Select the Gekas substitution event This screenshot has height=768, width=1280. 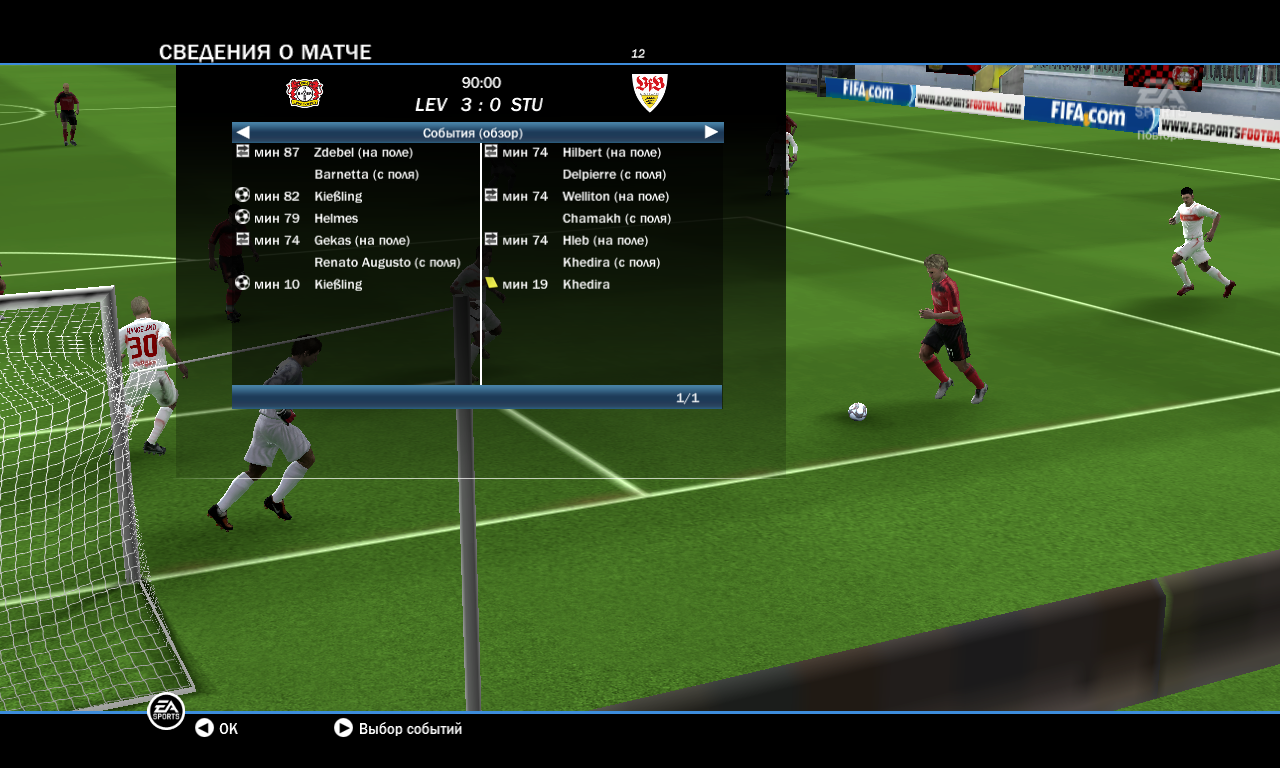point(356,241)
